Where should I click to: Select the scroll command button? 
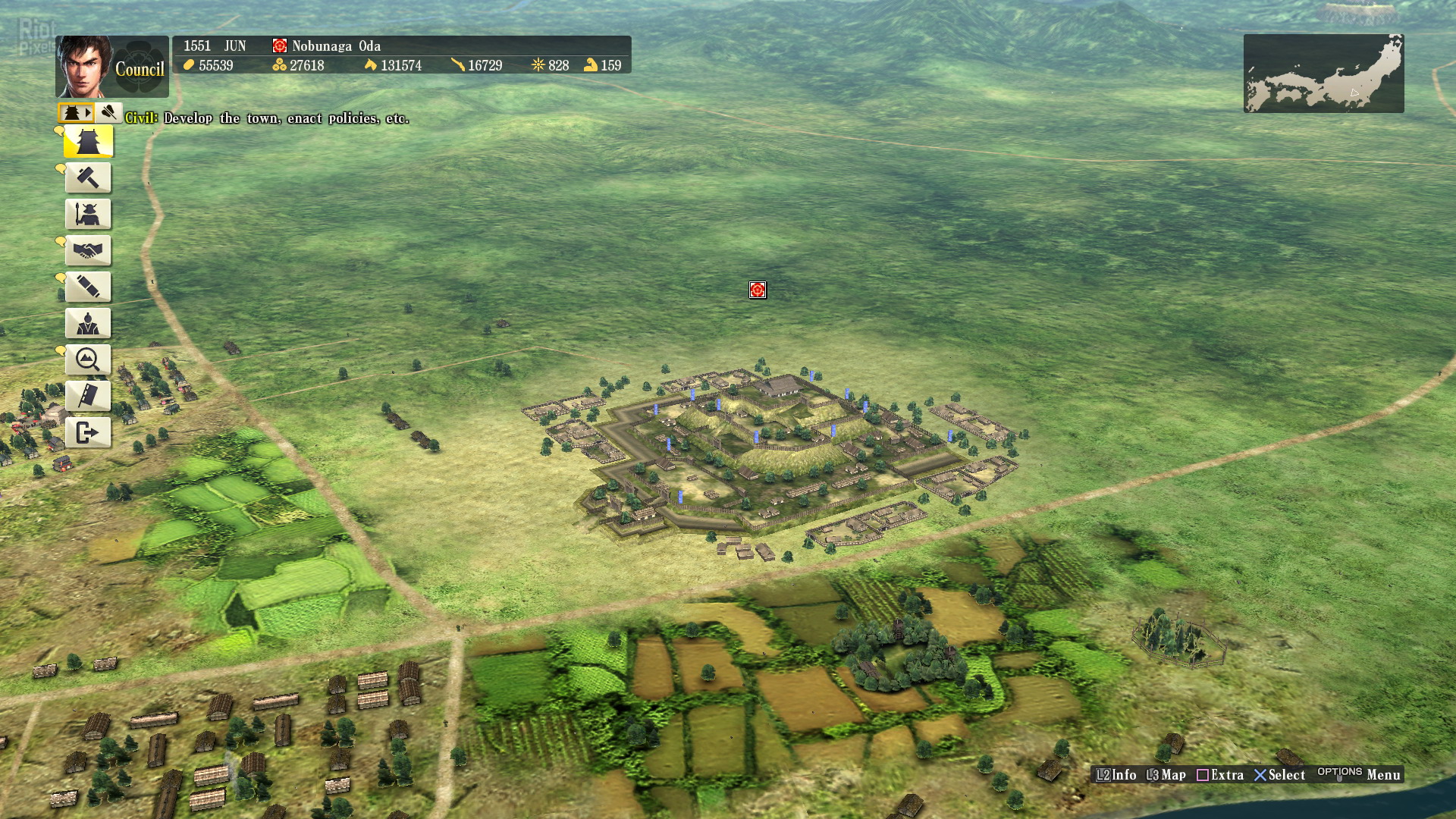(88, 287)
